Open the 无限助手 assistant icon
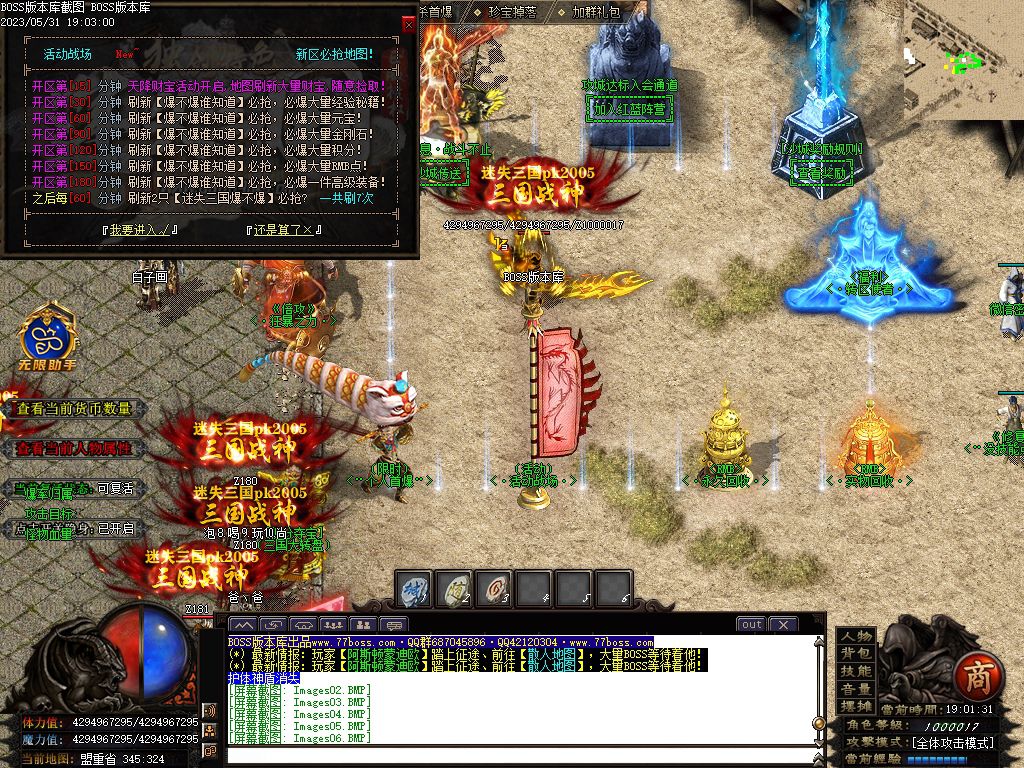Screen dimensions: 1024x768 tap(48, 340)
